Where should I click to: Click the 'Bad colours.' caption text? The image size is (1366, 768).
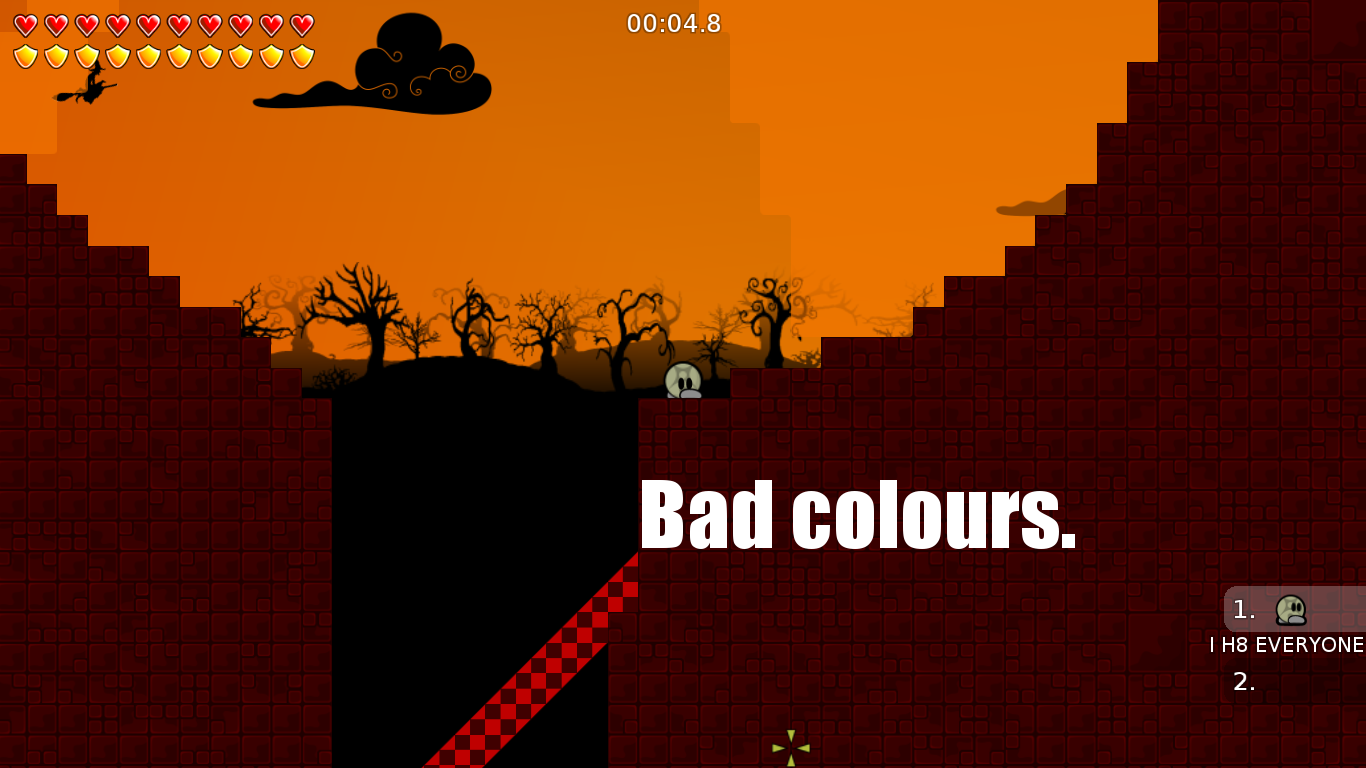coord(858,513)
